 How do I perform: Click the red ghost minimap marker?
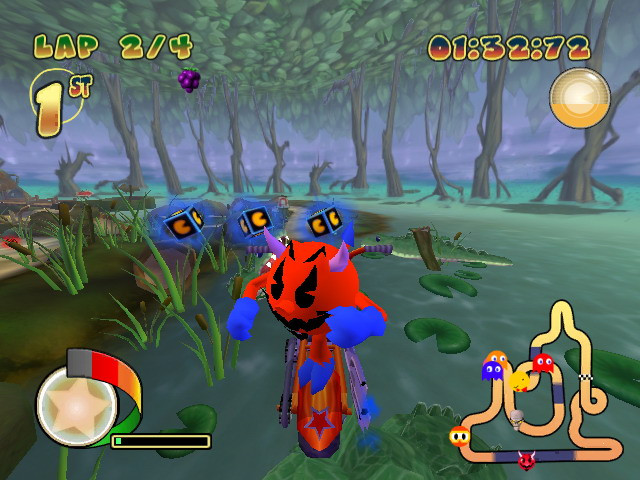coord(542,362)
